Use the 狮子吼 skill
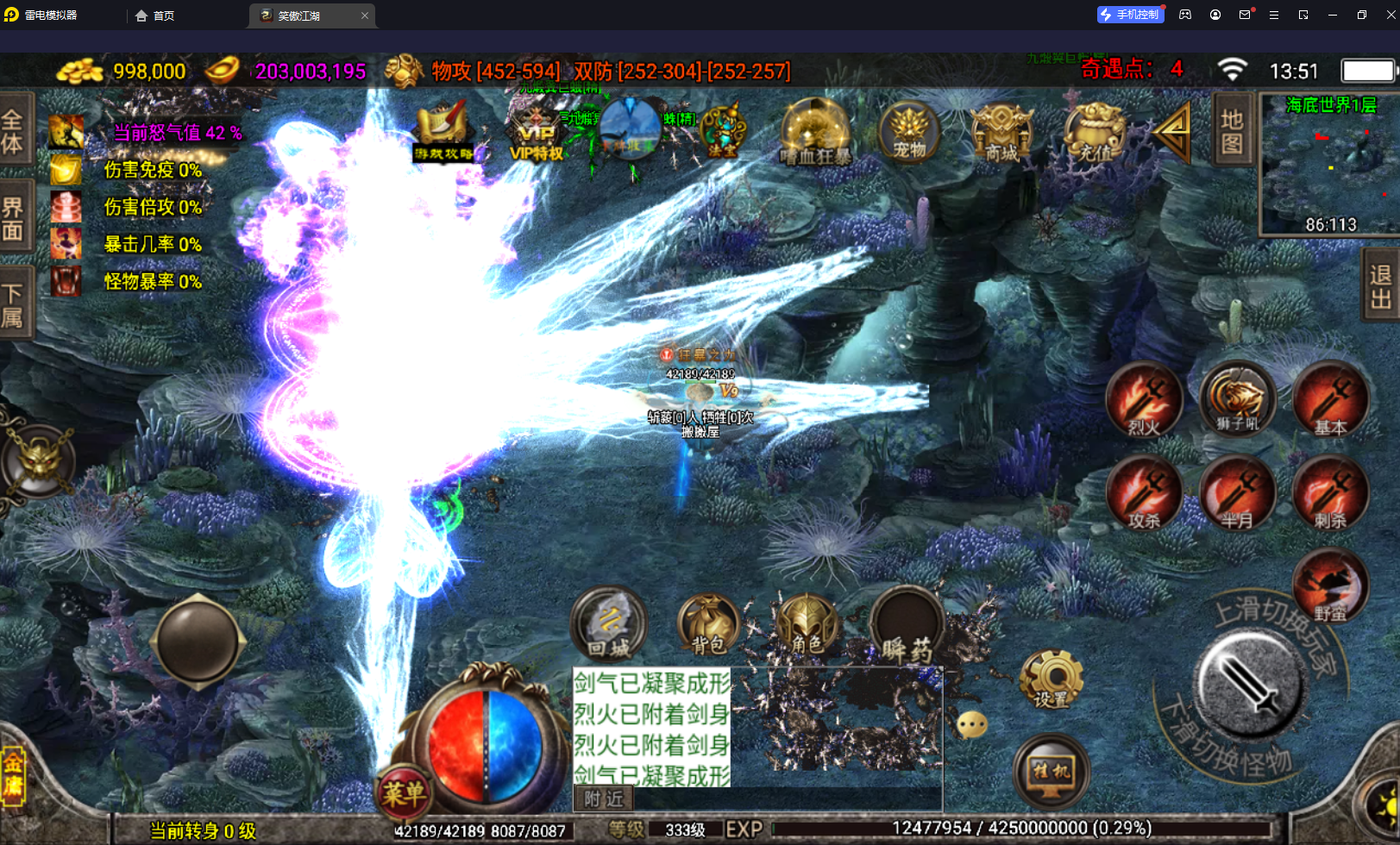The image size is (1400, 845). [1238, 400]
